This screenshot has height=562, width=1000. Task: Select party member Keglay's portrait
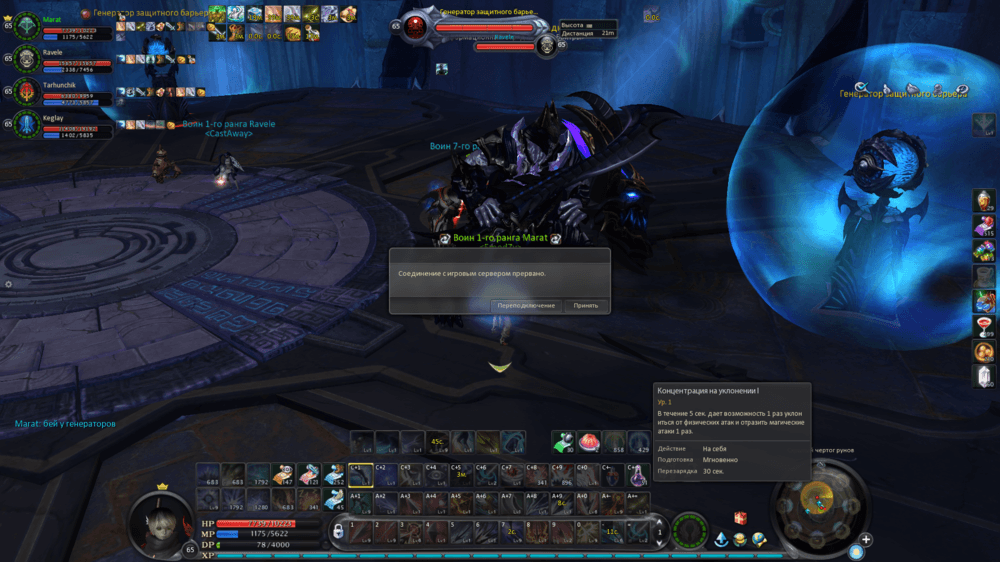pyautogui.click(x=27, y=125)
